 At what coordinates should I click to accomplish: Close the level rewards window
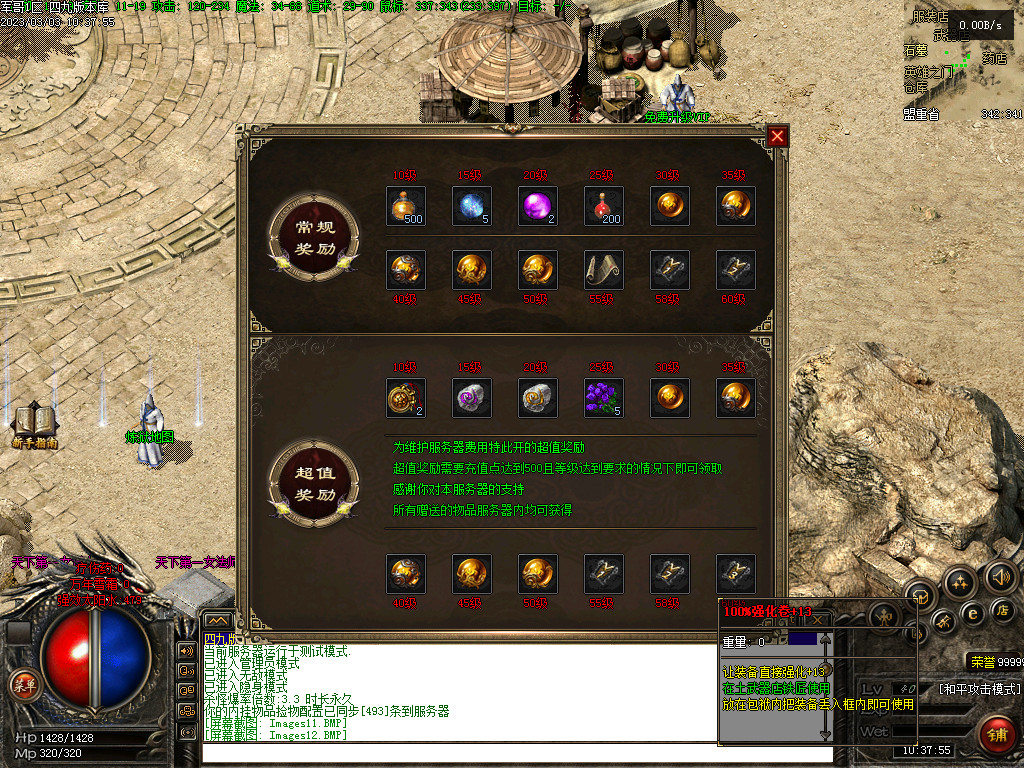point(778,136)
